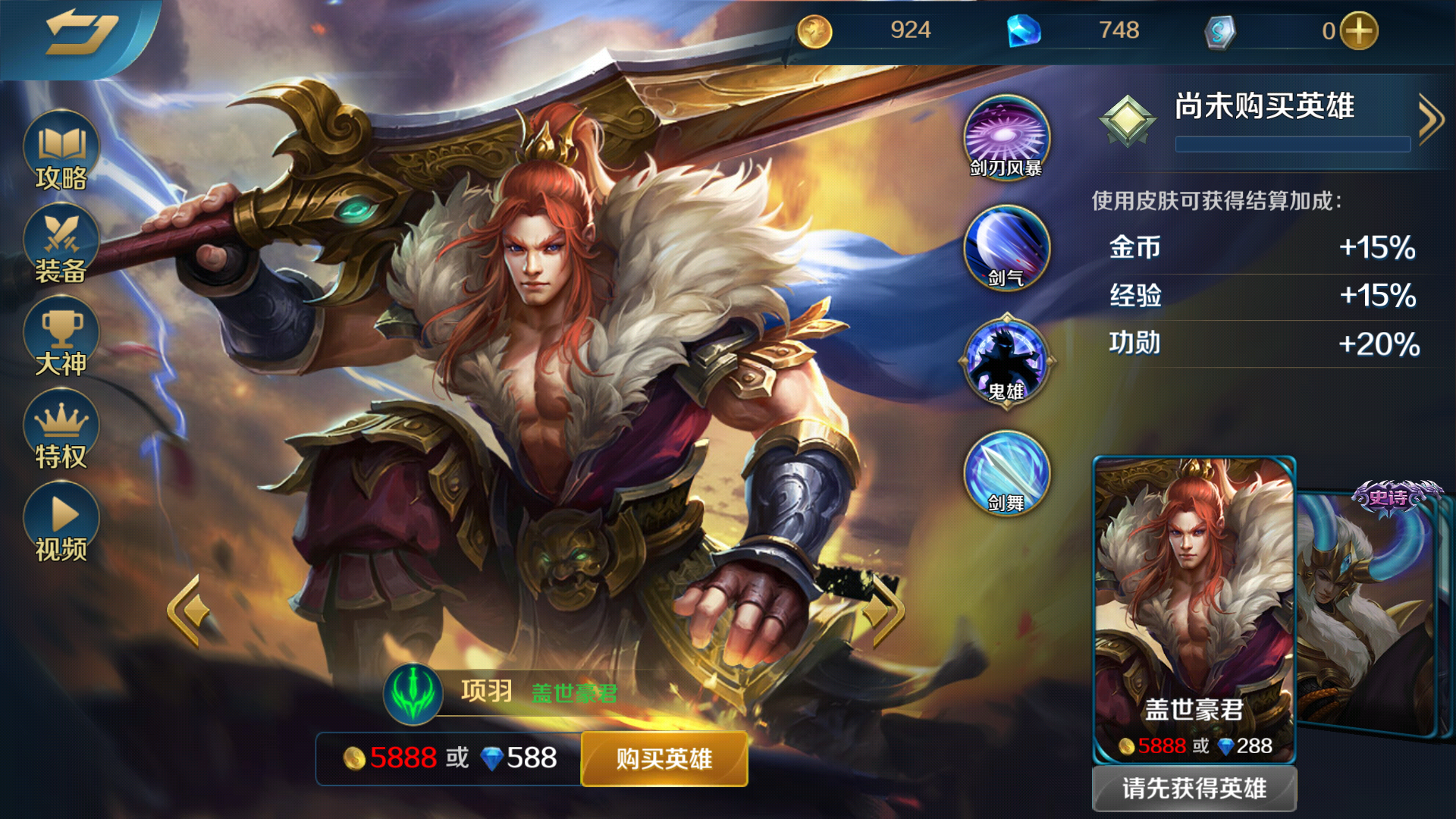Go back using the top-left arrow
This screenshot has width=1456, height=819.
pyautogui.click(x=80, y=34)
